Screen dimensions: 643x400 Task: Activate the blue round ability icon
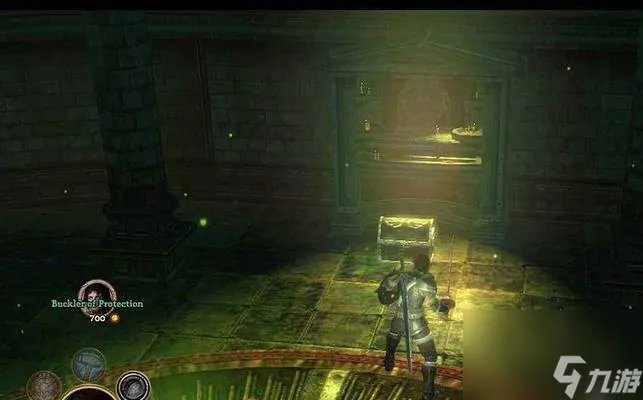pos(88,363)
